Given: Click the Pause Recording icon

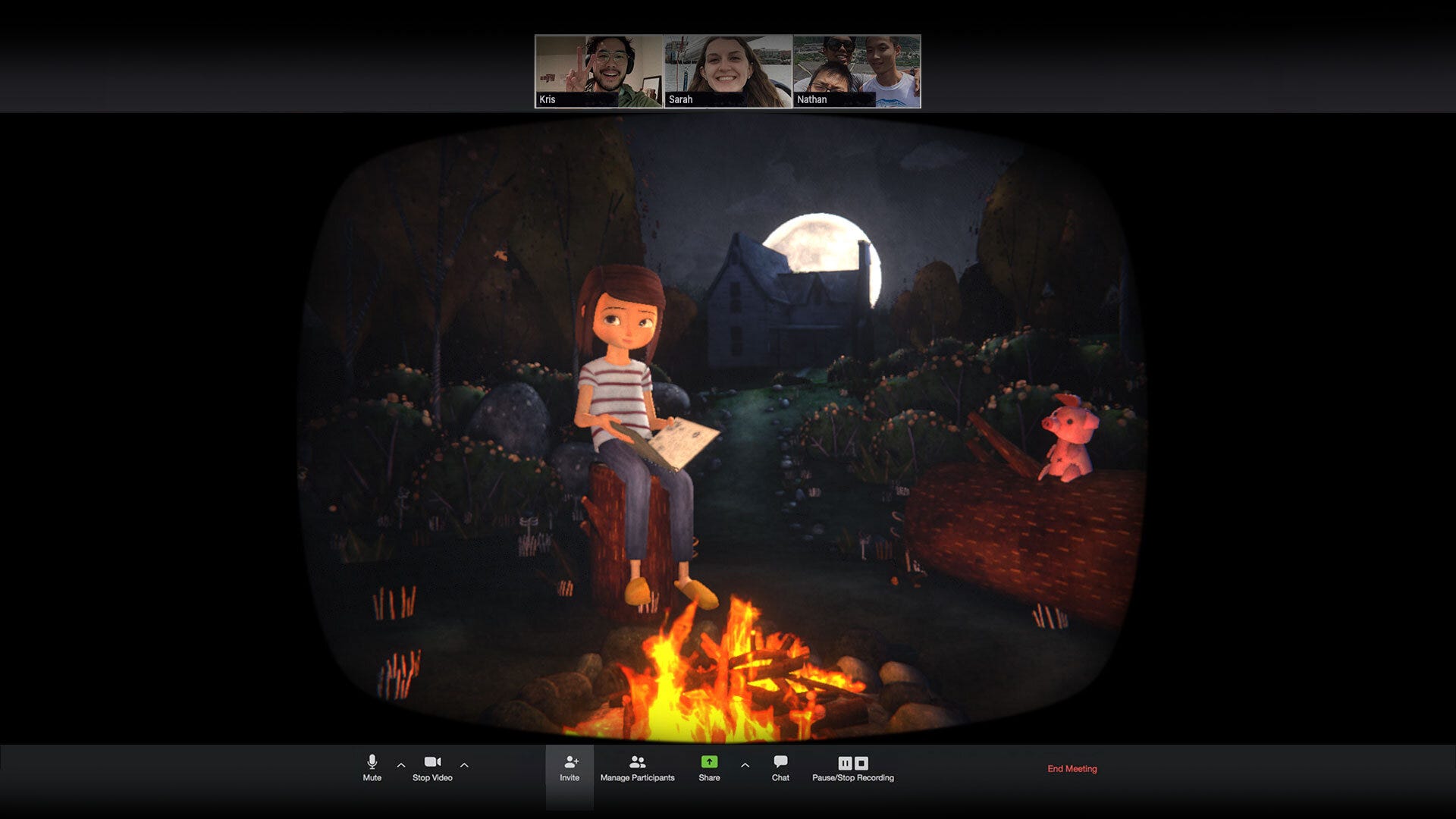Looking at the screenshot, I should pyautogui.click(x=844, y=763).
